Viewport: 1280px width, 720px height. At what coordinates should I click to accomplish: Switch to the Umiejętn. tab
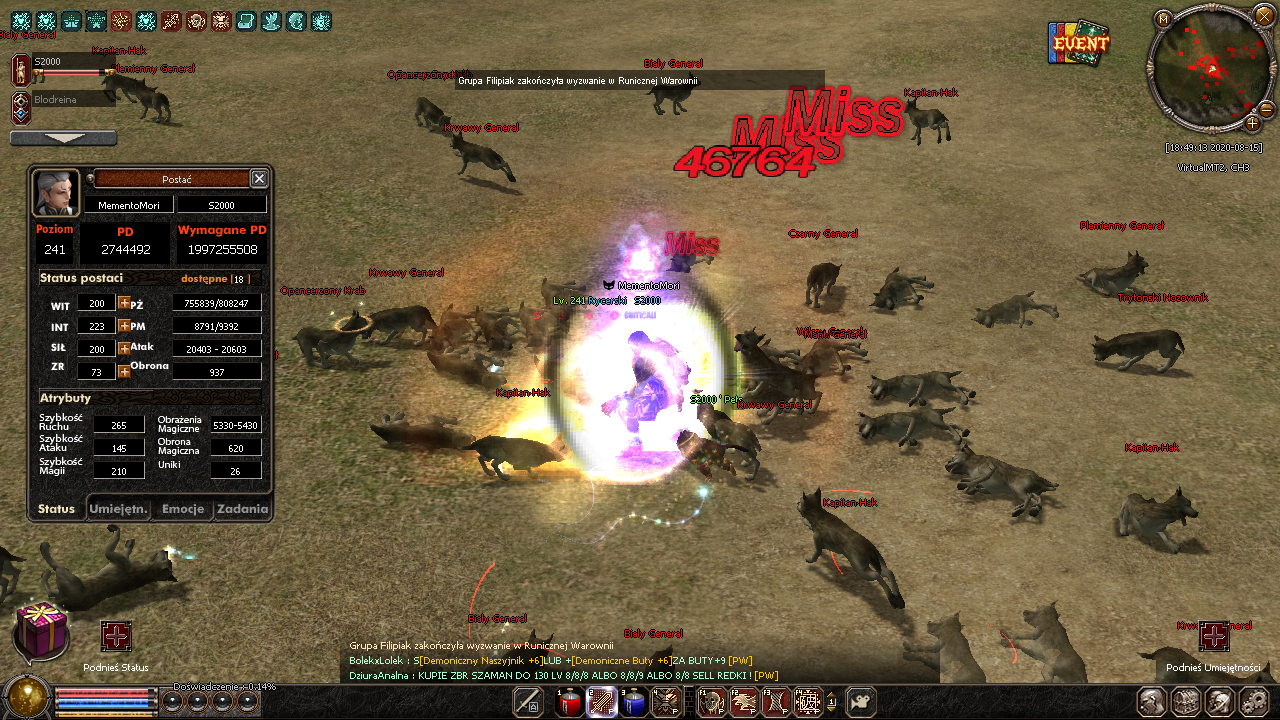click(x=119, y=509)
